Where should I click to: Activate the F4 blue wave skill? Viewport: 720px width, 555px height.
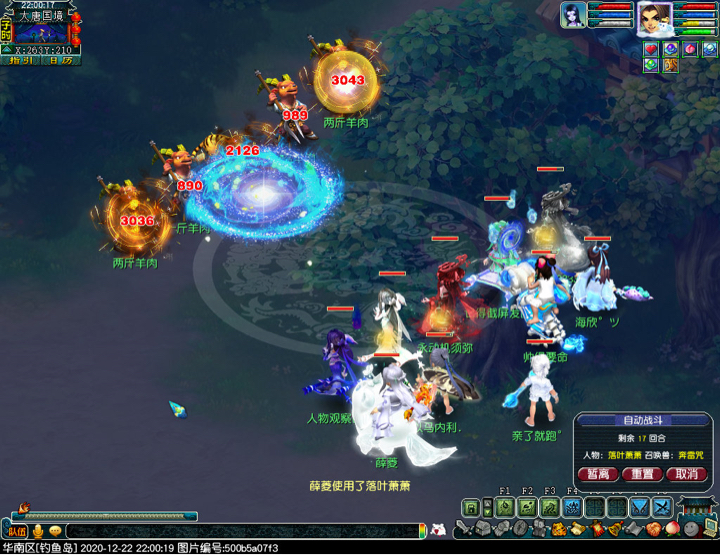(572, 507)
